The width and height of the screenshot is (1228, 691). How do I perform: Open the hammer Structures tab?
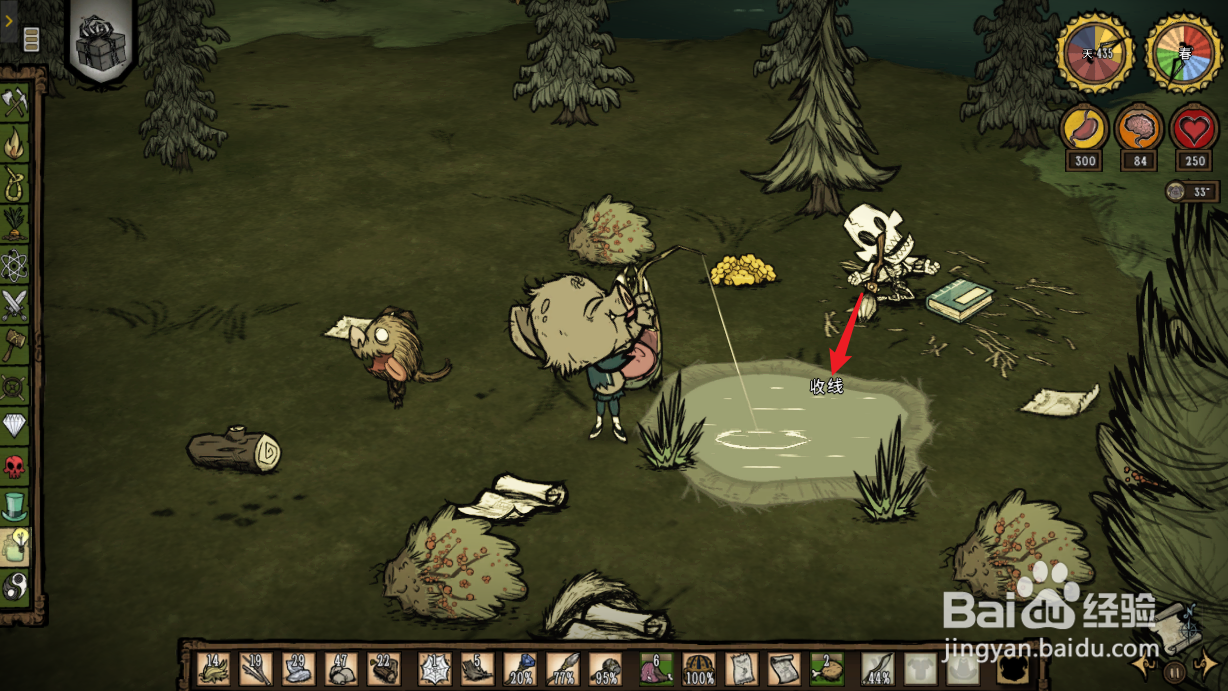click(16, 345)
